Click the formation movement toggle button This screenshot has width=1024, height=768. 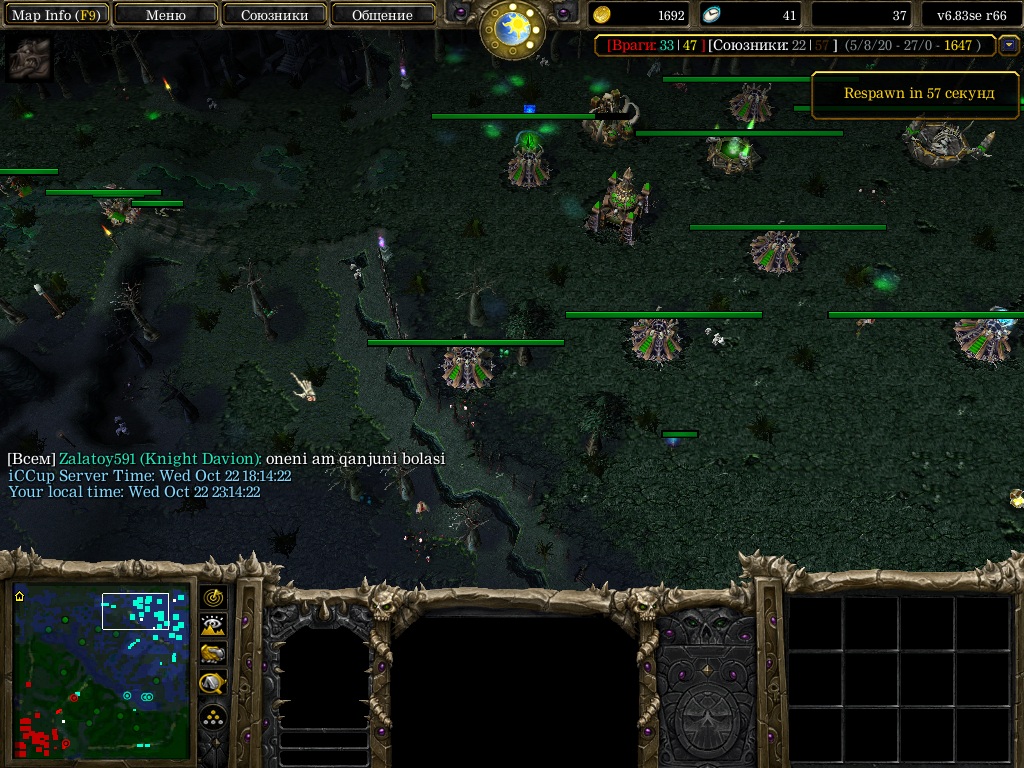pos(213,717)
